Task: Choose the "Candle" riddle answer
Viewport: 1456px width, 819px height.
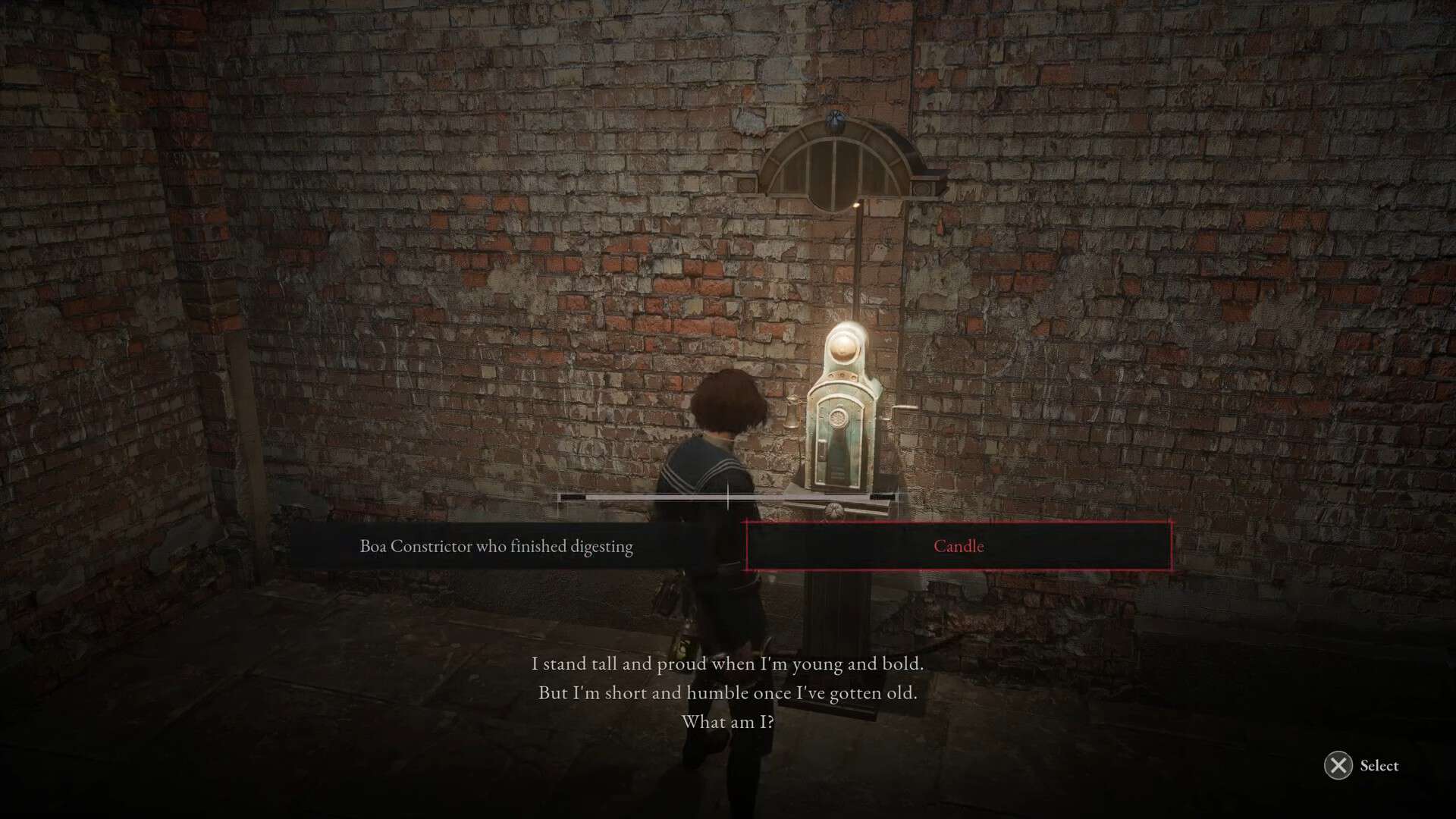Action: [x=959, y=546]
